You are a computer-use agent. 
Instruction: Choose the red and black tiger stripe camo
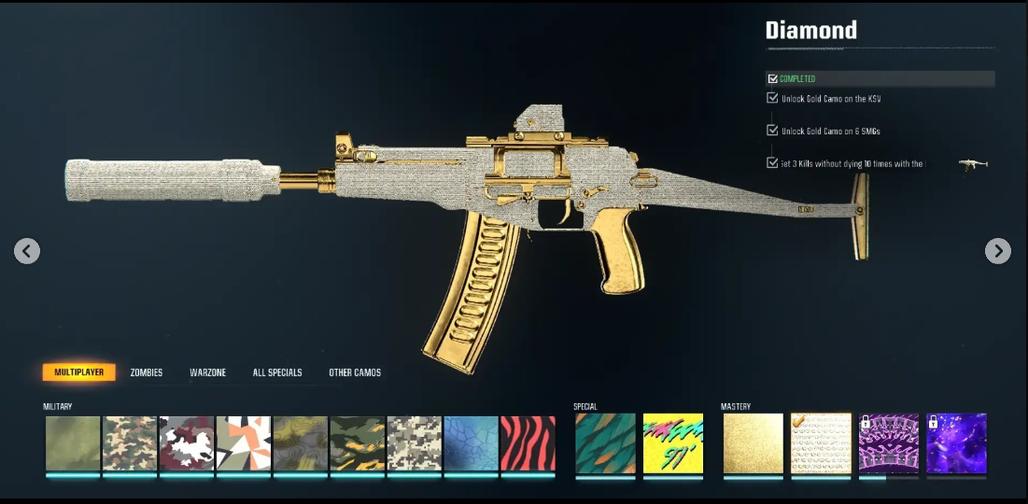pyautogui.click(x=528, y=443)
